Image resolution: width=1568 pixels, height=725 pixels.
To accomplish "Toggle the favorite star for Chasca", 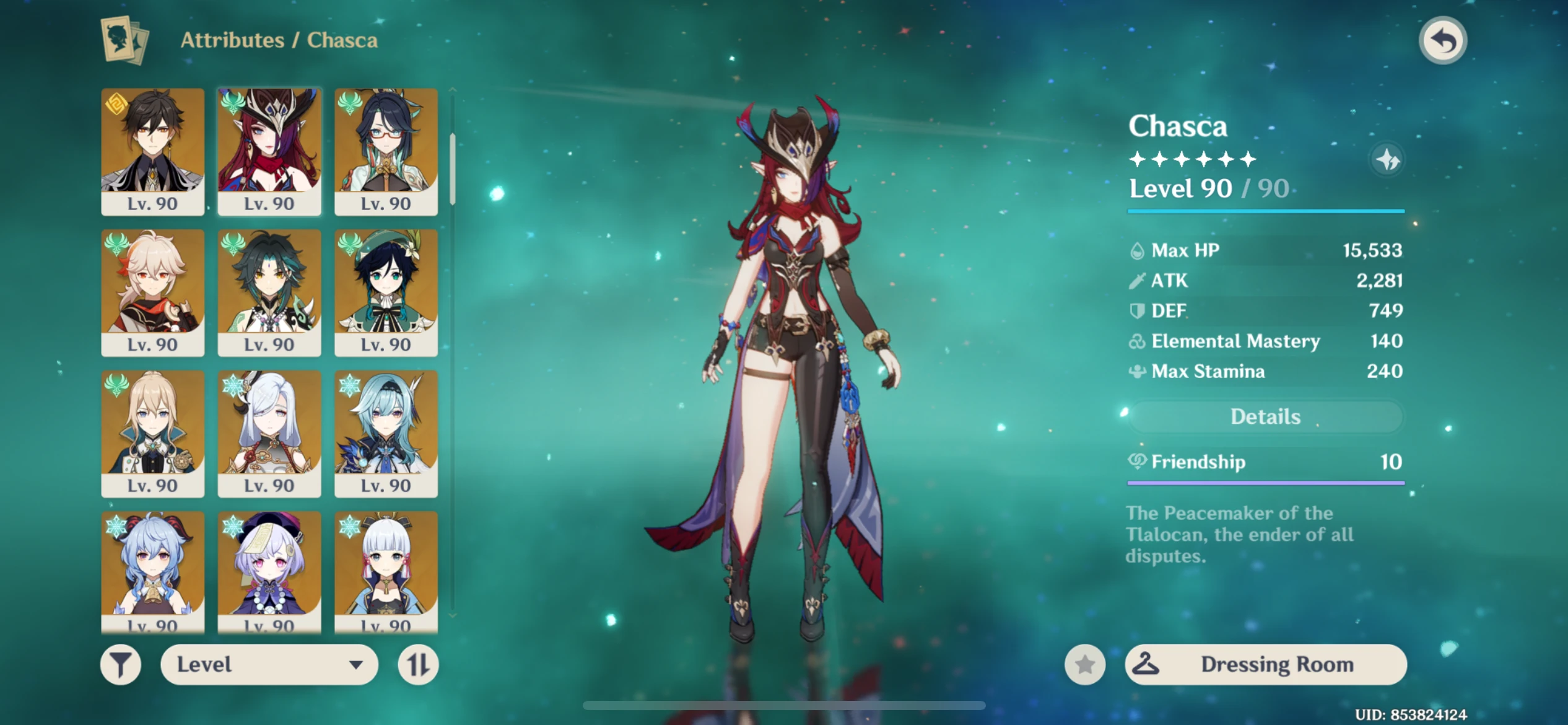I will point(1084,664).
